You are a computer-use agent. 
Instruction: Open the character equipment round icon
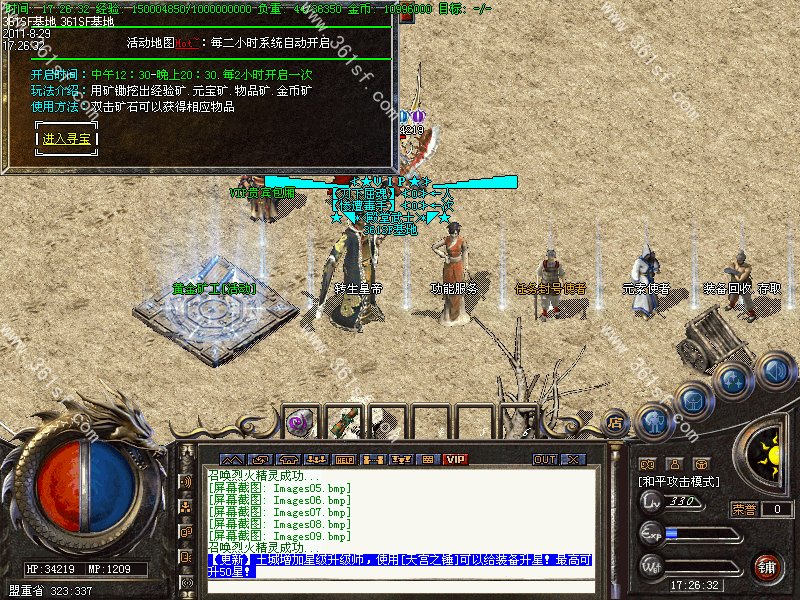pyautogui.click(x=654, y=420)
